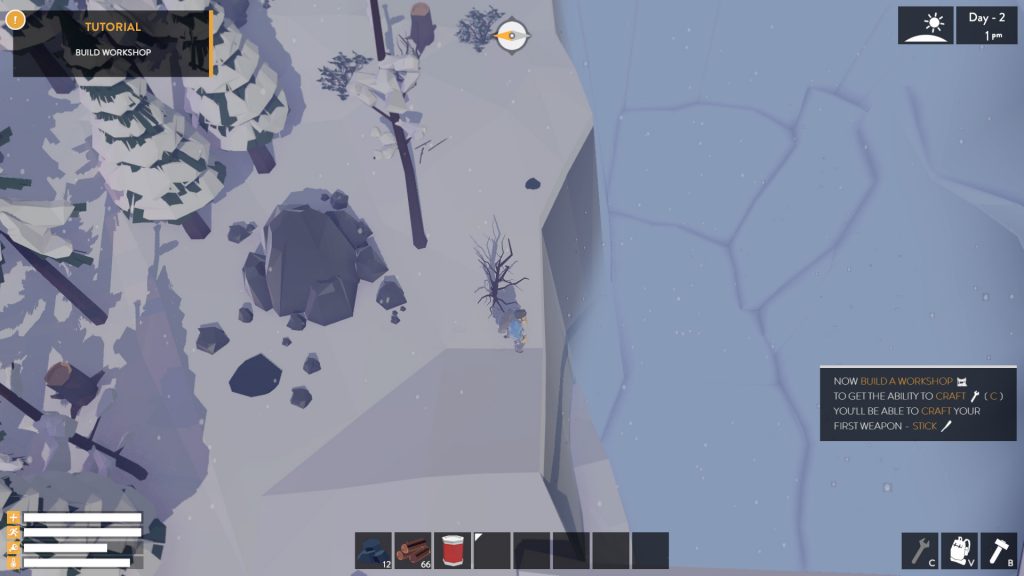
Task: Open the backpack inventory
Action: 959,551
